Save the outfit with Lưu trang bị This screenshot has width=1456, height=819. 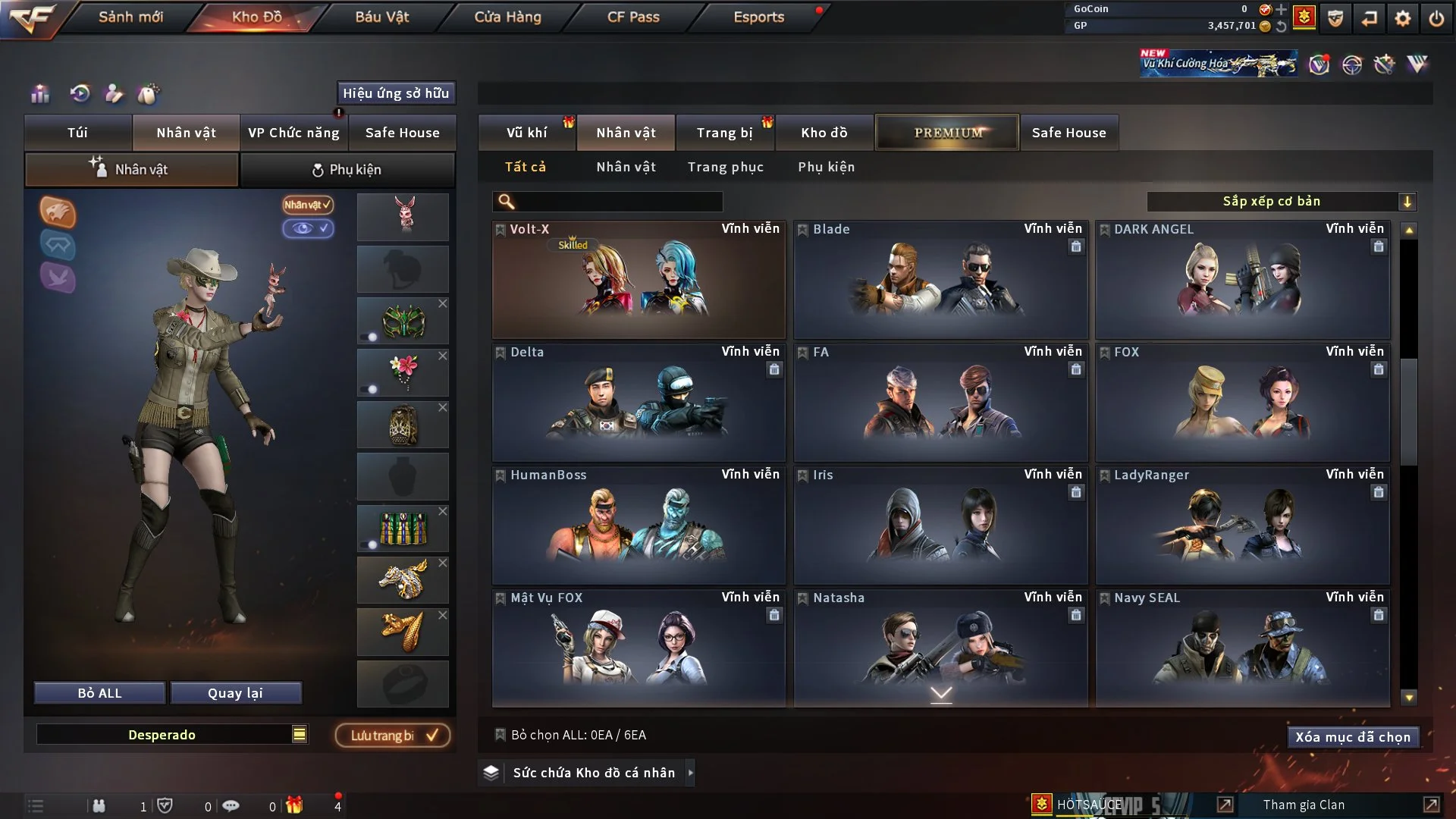click(x=393, y=736)
